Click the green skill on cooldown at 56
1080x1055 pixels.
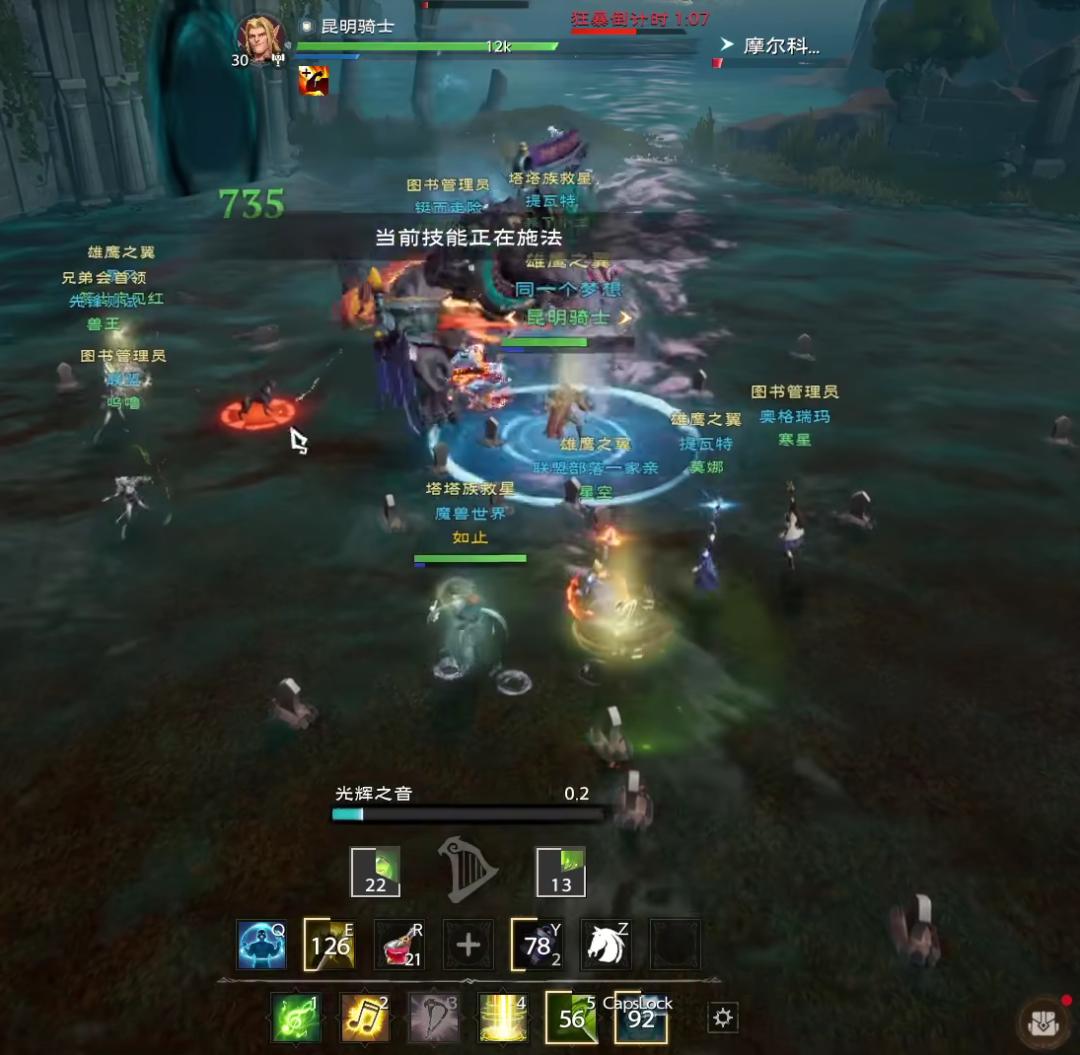click(571, 1018)
